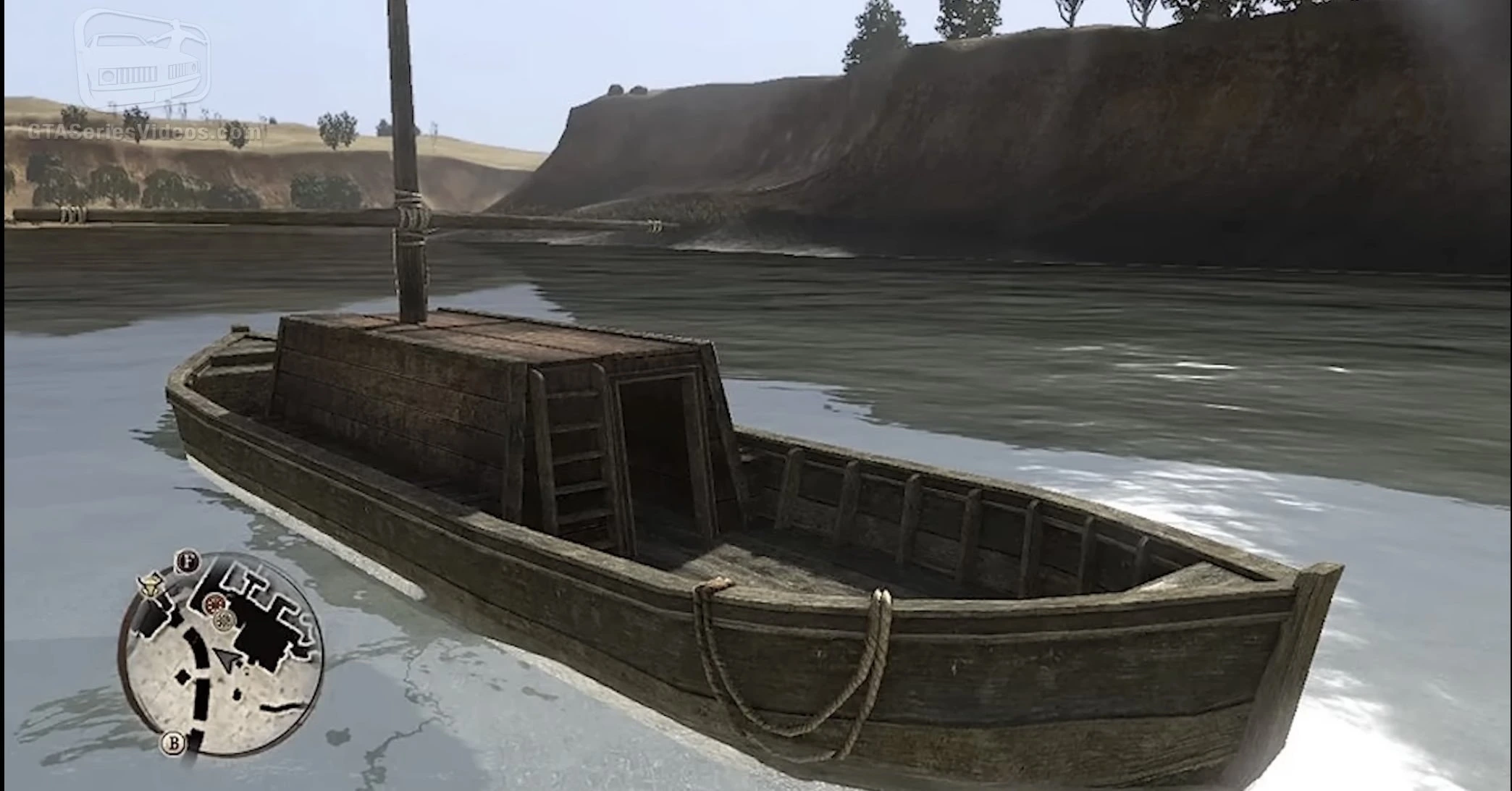Click the player arrow on the minimap

tap(227, 659)
